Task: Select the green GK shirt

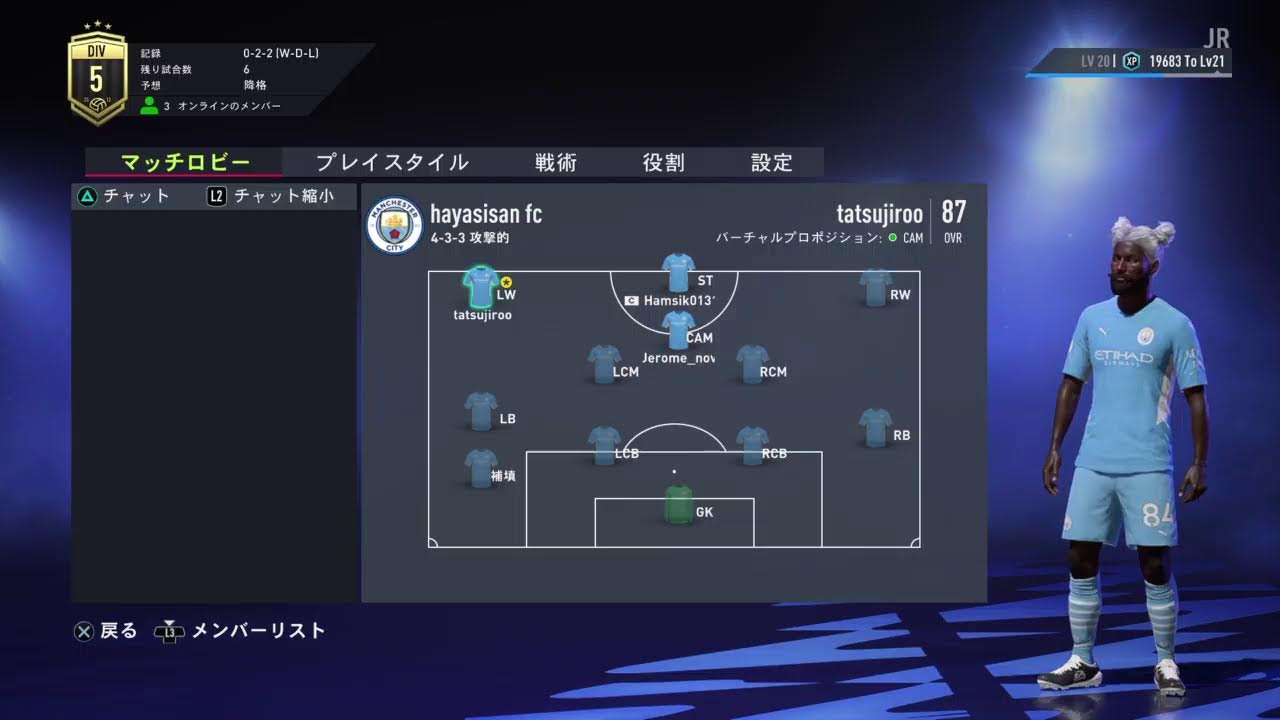Action: [678, 504]
